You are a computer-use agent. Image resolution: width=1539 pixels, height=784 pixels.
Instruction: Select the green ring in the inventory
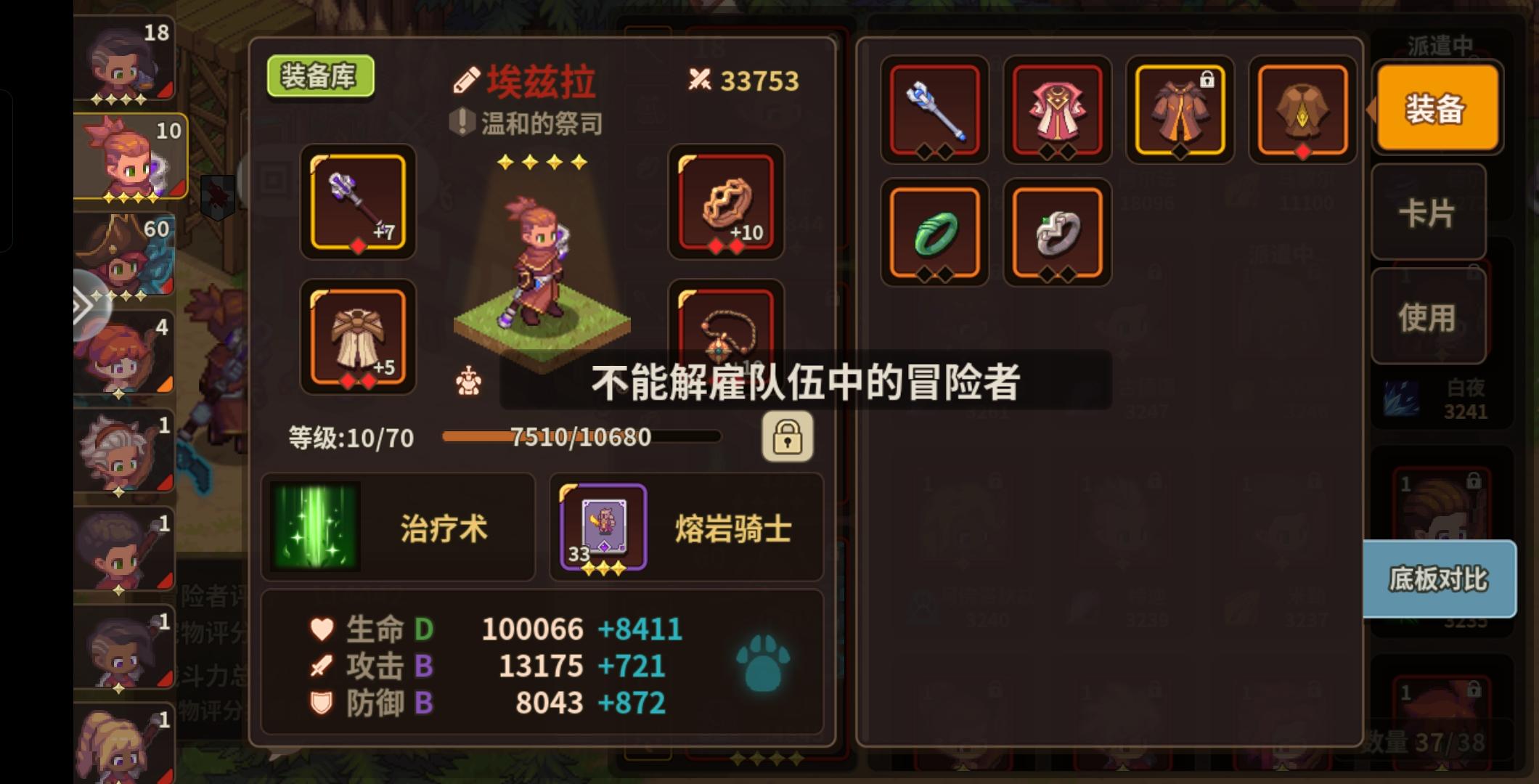934,234
